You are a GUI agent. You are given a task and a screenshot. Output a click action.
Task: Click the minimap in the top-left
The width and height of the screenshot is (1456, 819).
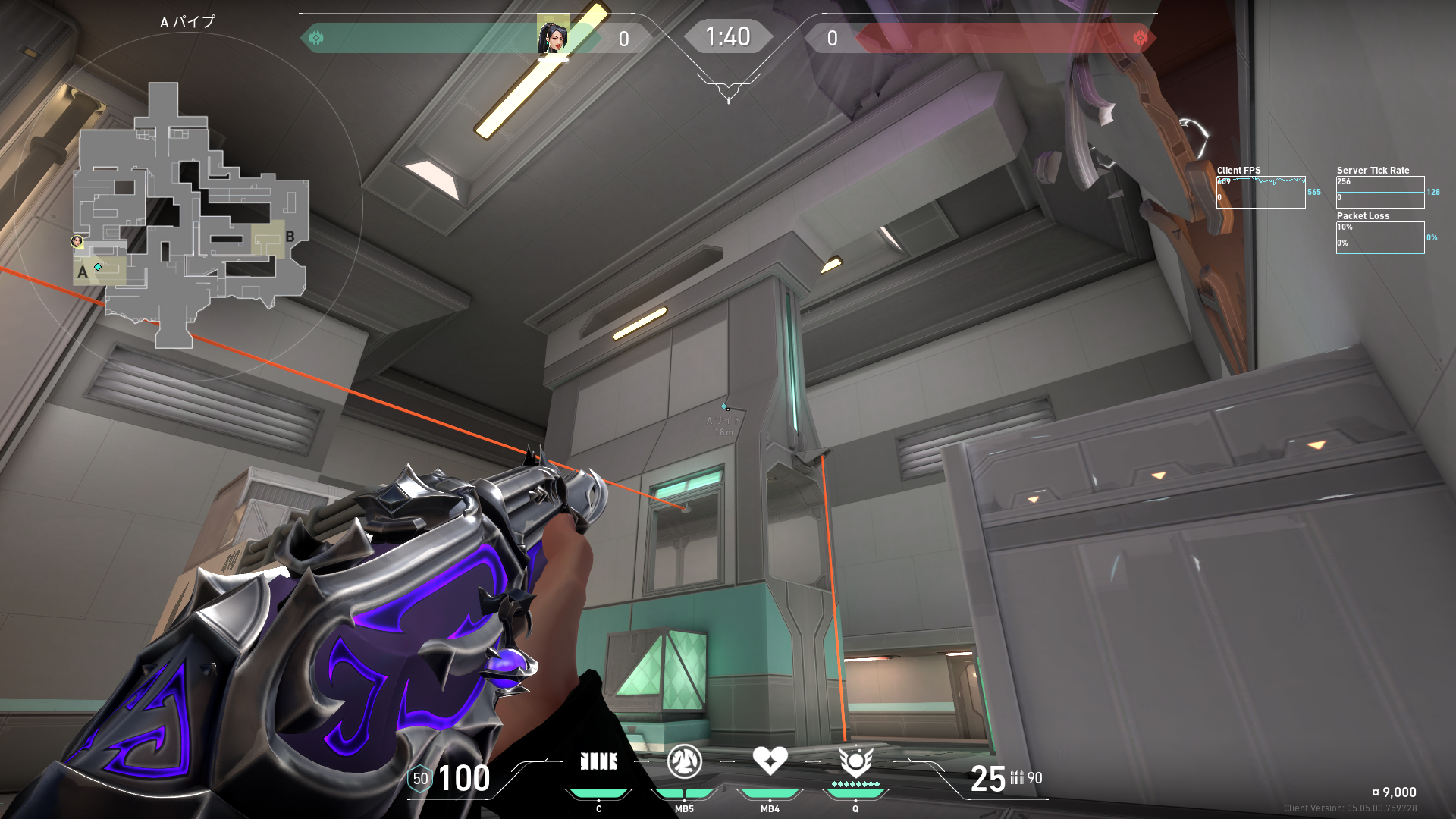[x=190, y=215]
